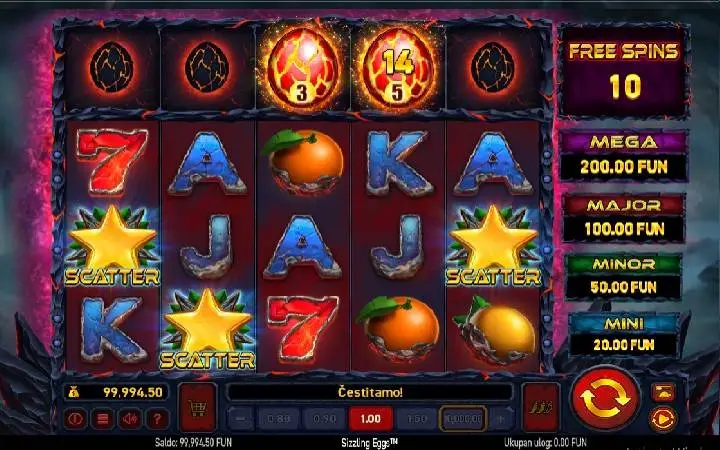Screen dimensions: 720x450
Task: Choose the 0.90 bet value
Action: (326, 418)
